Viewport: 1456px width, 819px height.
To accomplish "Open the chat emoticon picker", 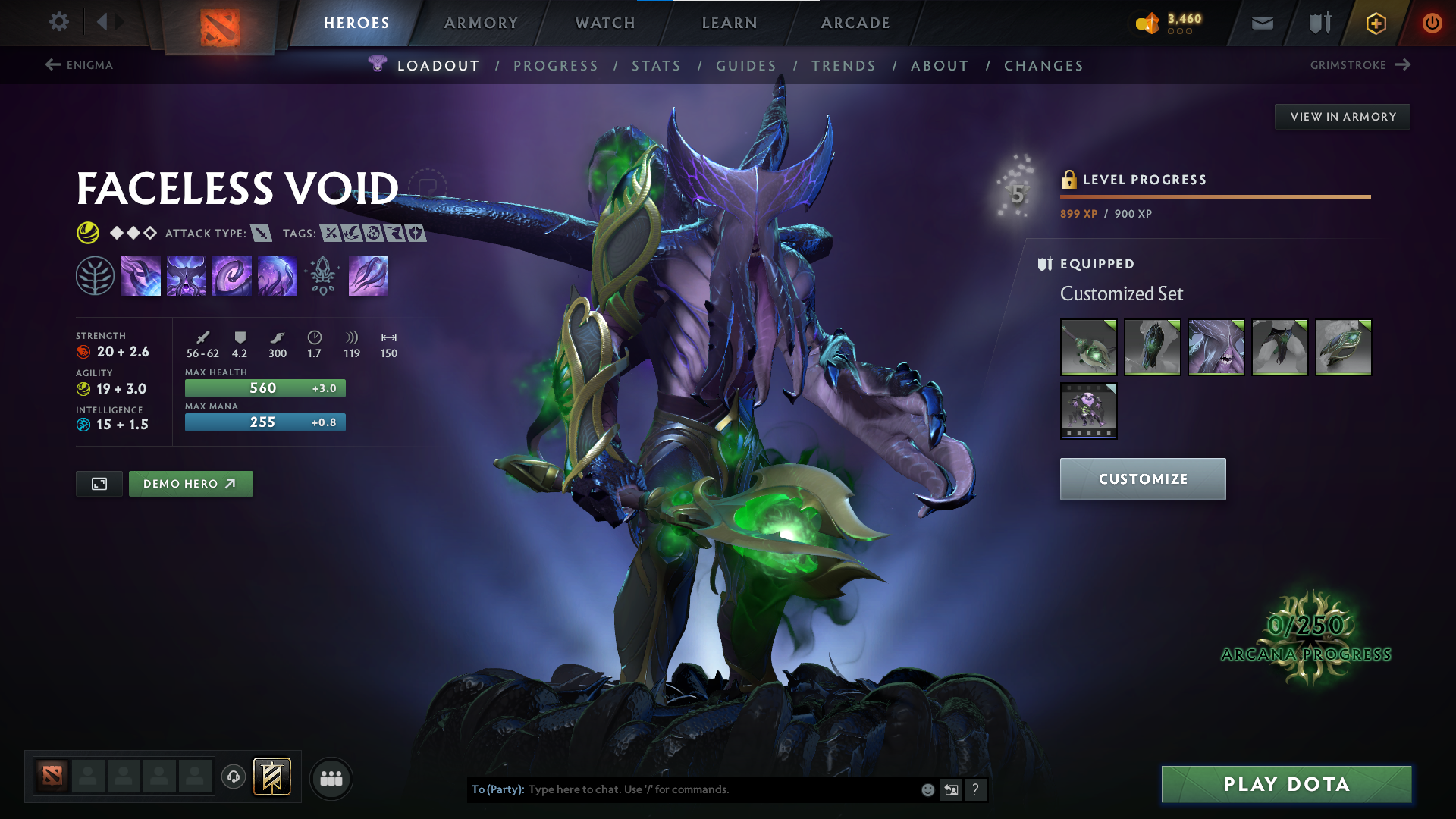I will 927,789.
